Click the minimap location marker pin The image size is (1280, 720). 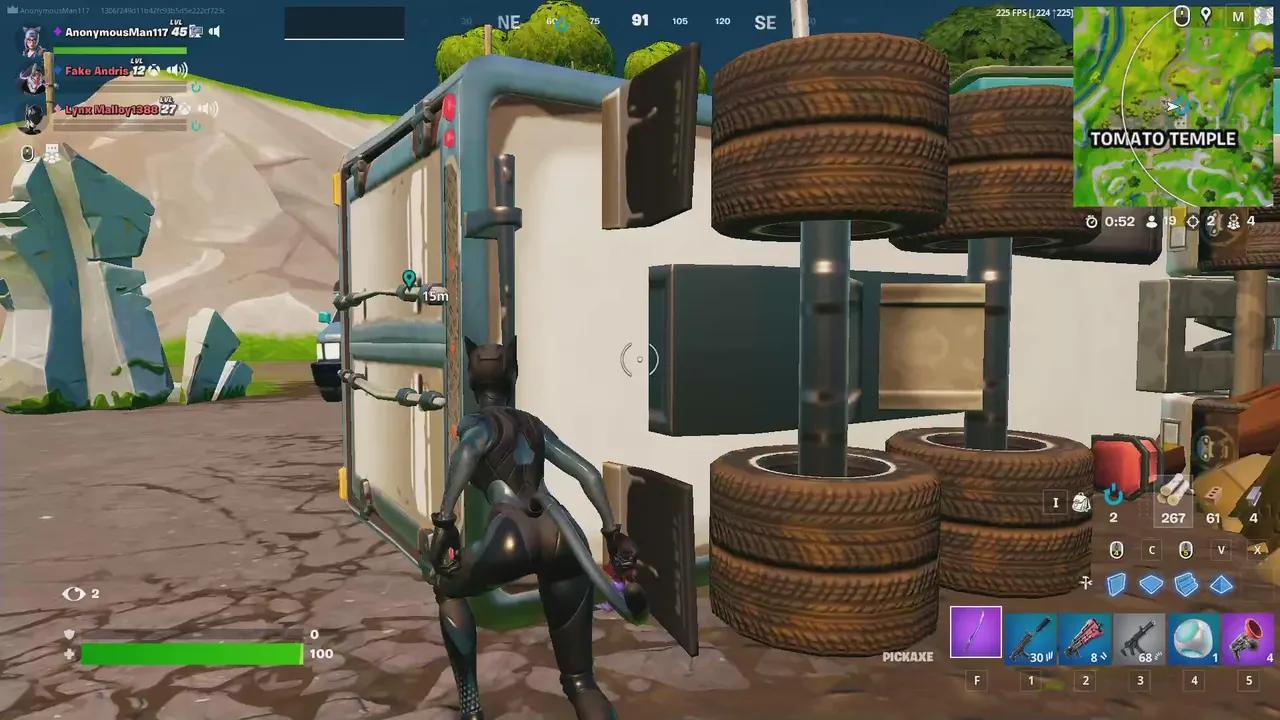tap(1205, 16)
